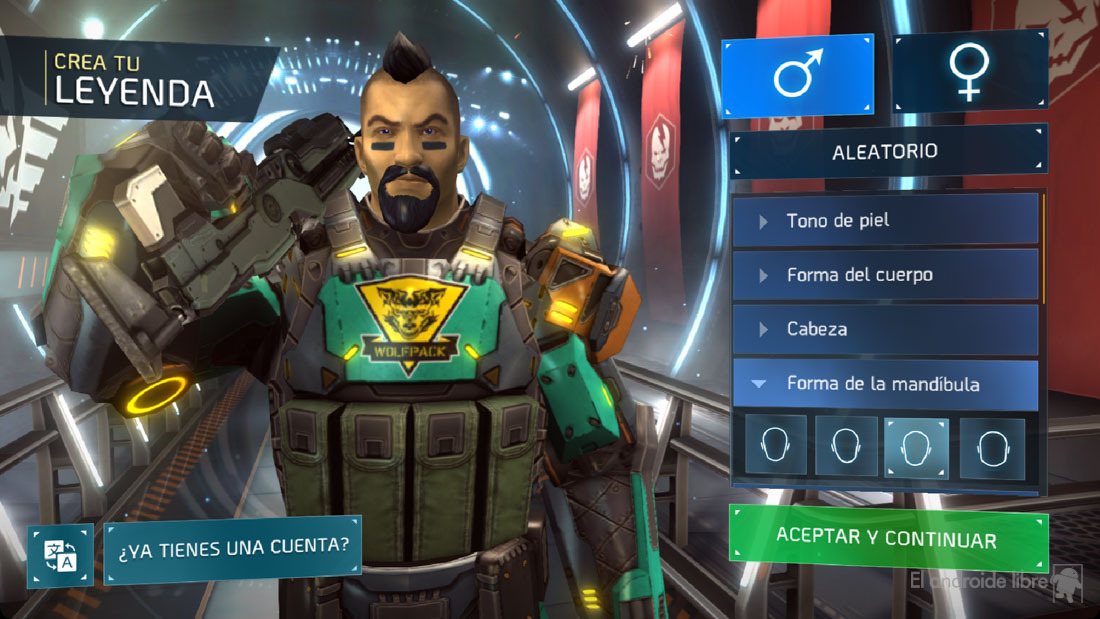
Task: Expand the Cabeza category
Action: 885,329
